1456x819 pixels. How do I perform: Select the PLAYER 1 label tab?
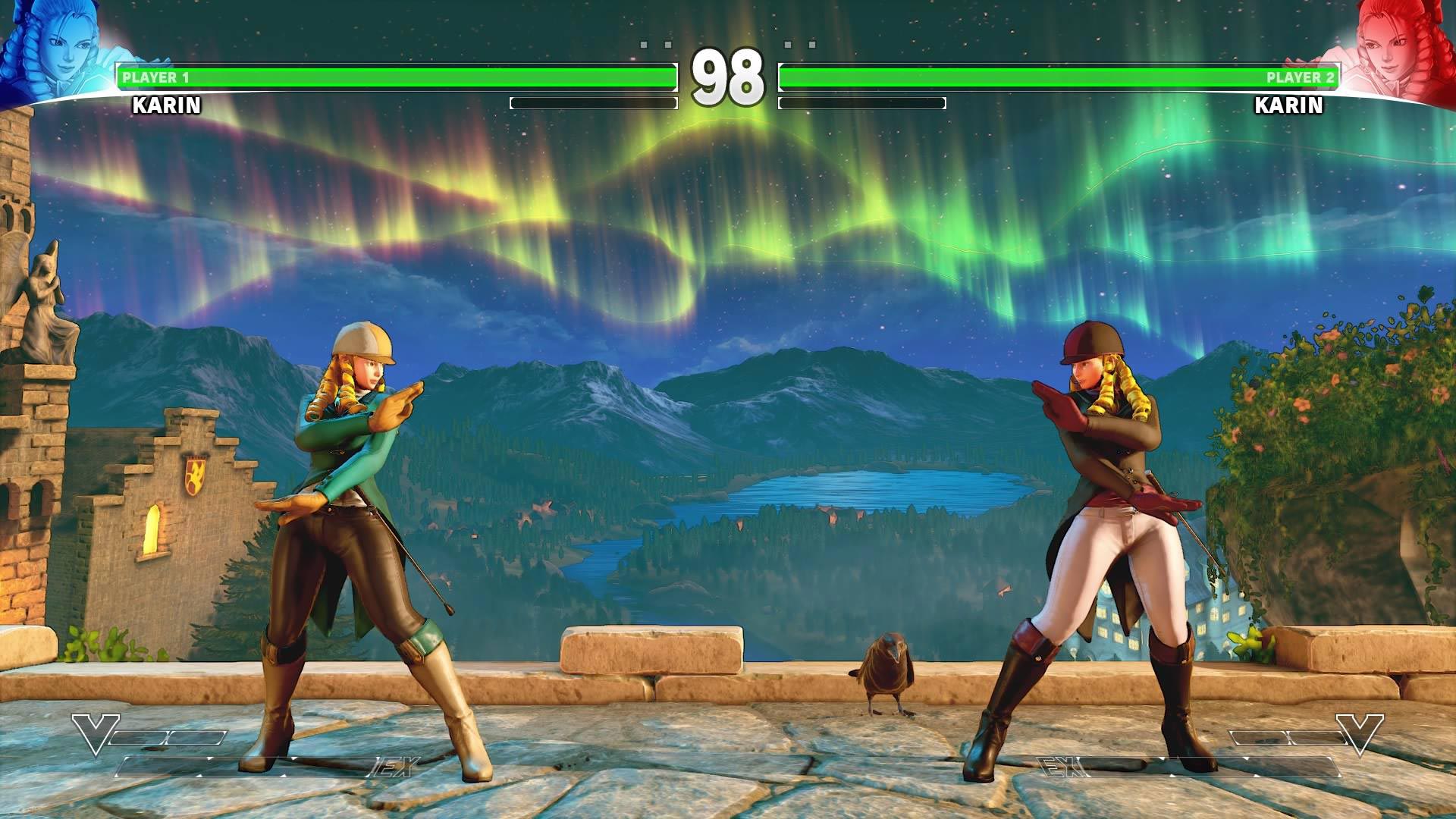[155, 76]
